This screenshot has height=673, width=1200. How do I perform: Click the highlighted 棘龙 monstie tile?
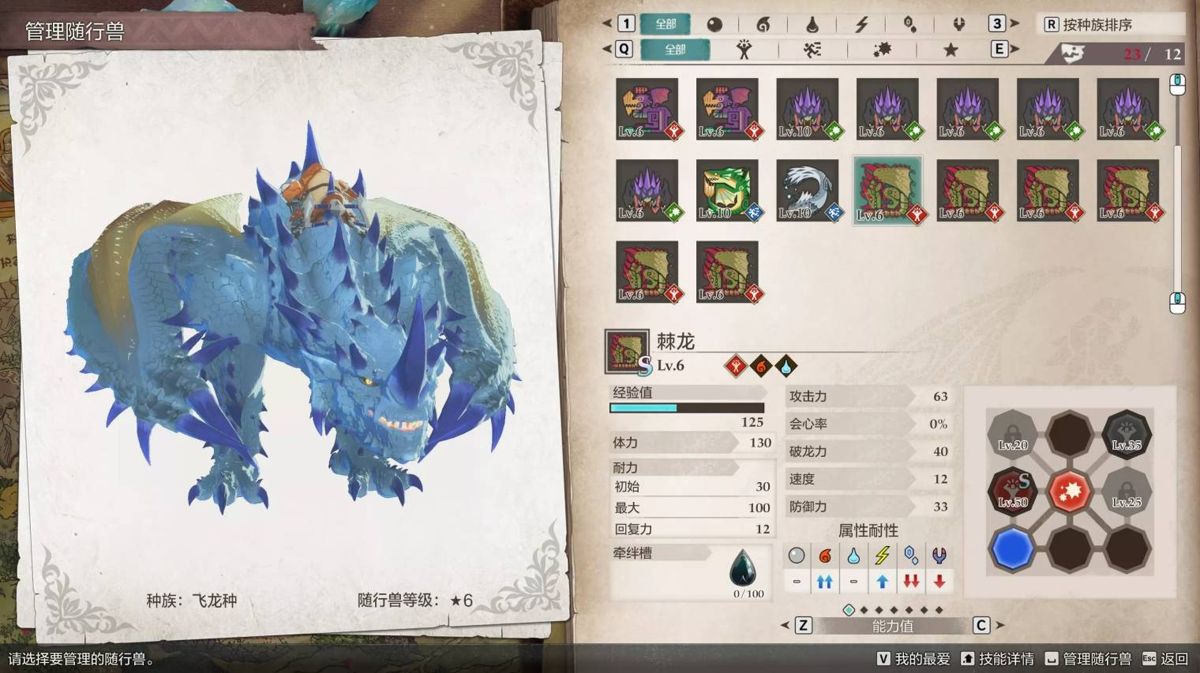[887, 190]
